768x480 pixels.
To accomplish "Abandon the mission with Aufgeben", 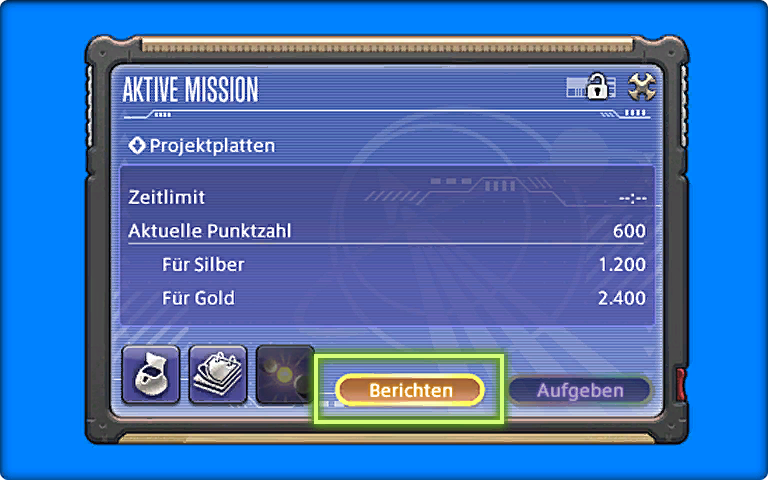I will click(580, 390).
